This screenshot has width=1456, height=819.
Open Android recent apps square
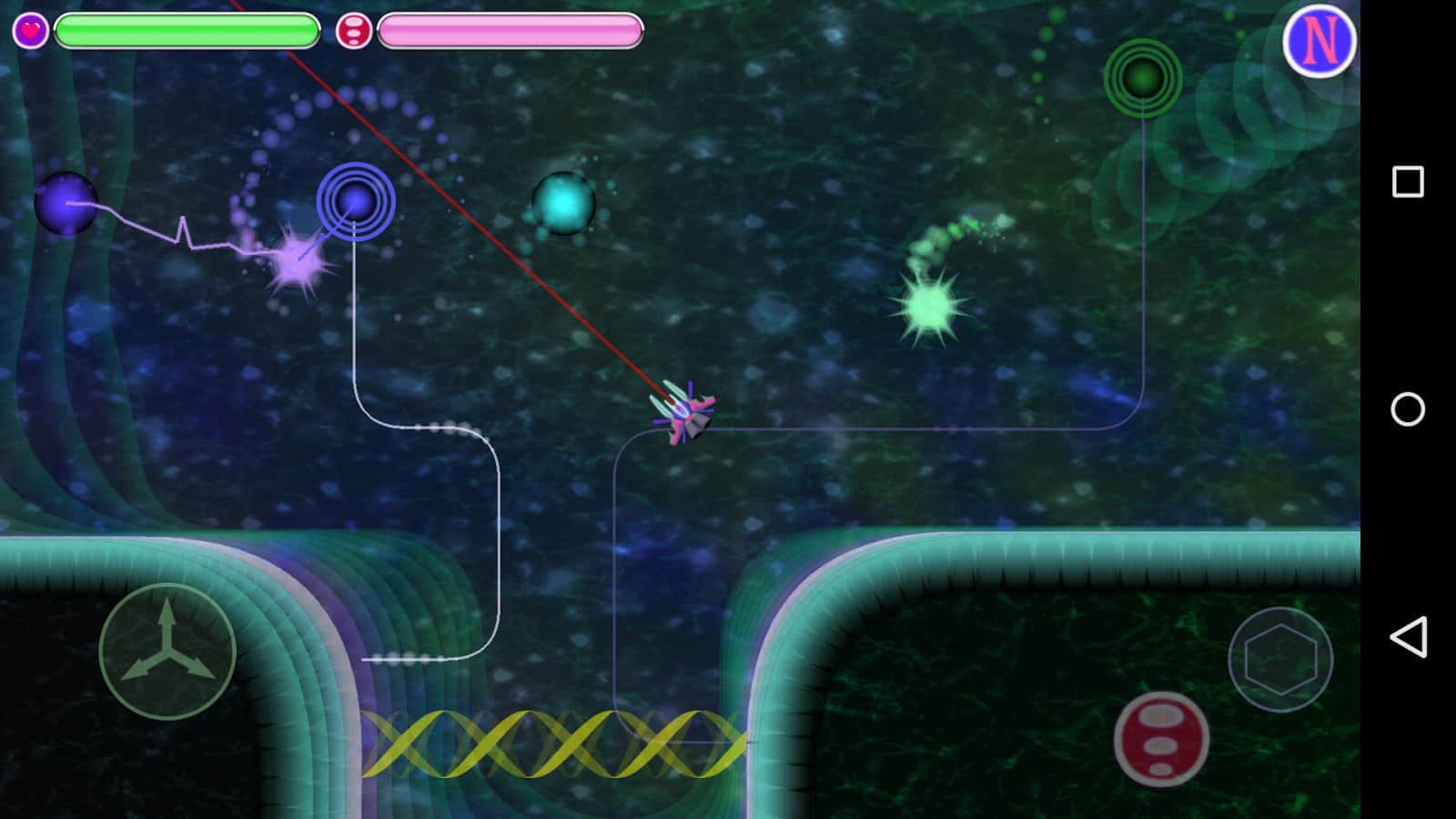1407,182
